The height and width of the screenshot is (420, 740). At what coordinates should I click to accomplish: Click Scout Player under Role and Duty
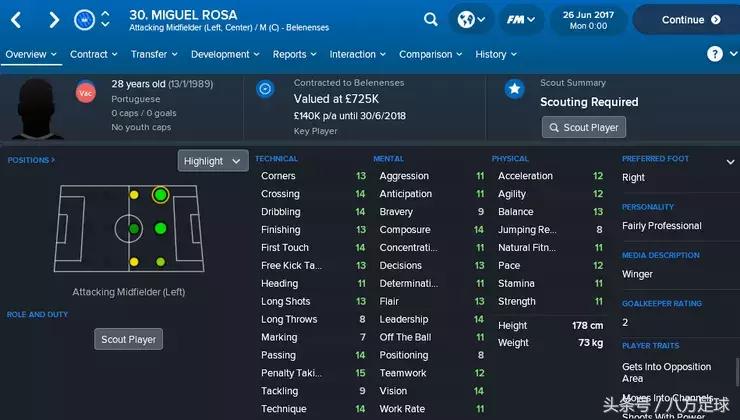point(129,339)
